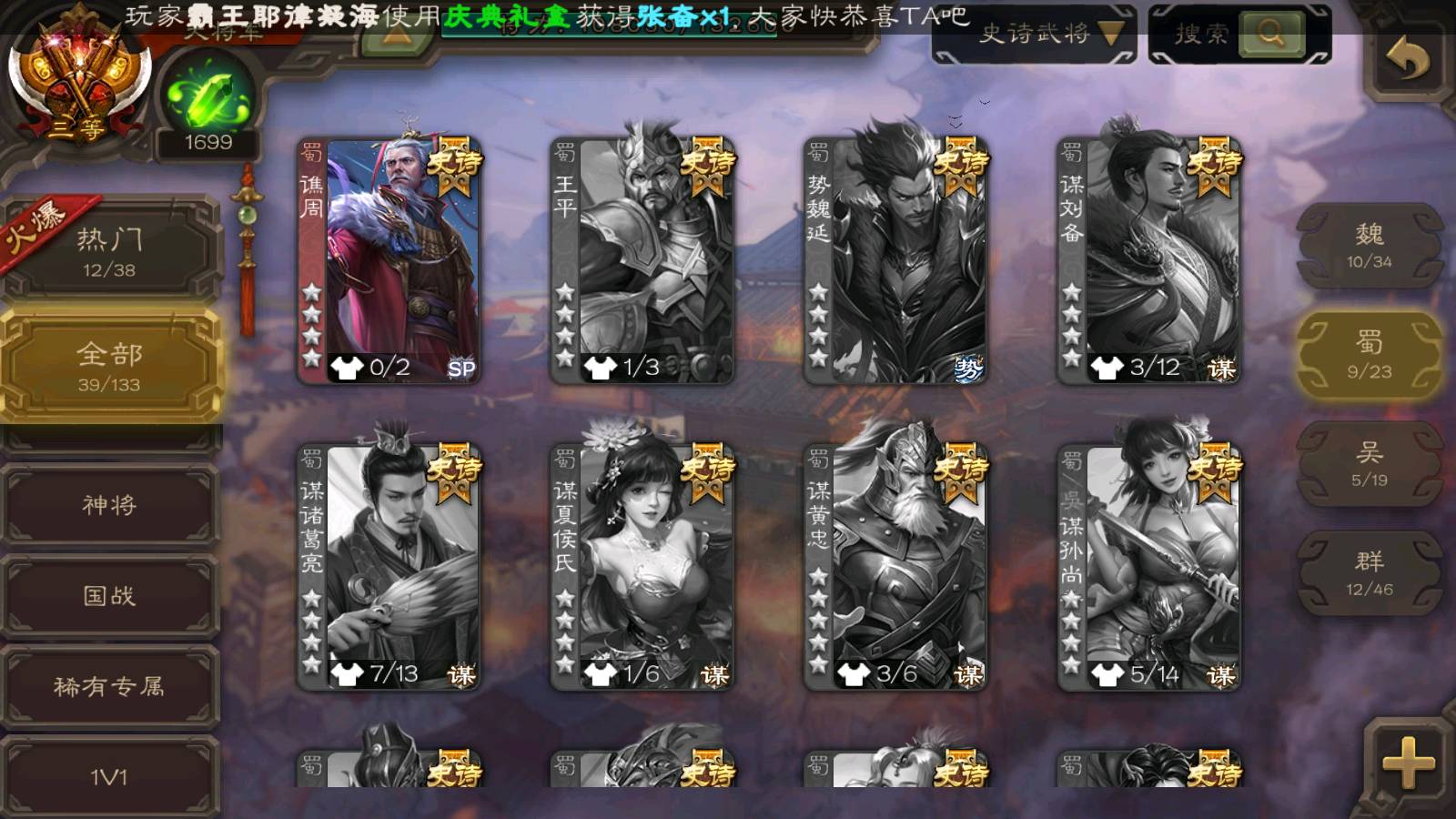This screenshot has height=819, width=1456.
Task: Open the 神将 category tab
Action: click(109, 505)
